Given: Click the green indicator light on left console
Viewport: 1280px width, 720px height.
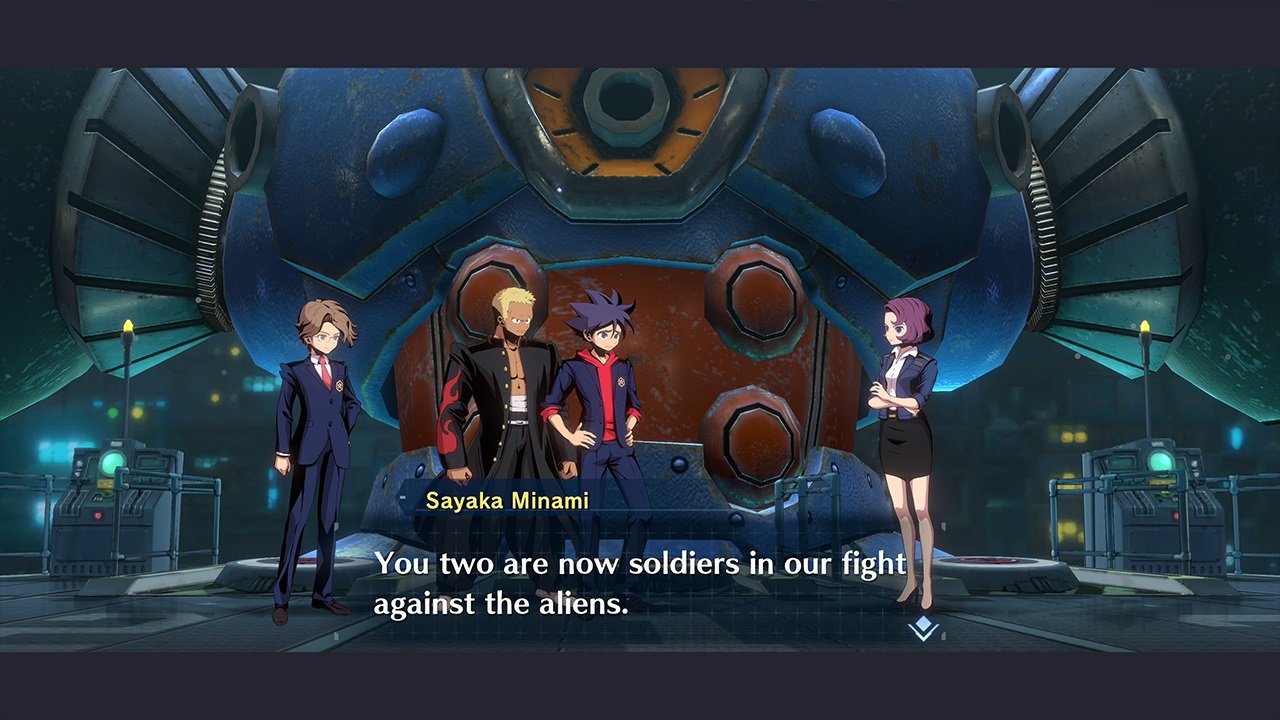Looking at the screenshot, I should click(x=112, y=462).
